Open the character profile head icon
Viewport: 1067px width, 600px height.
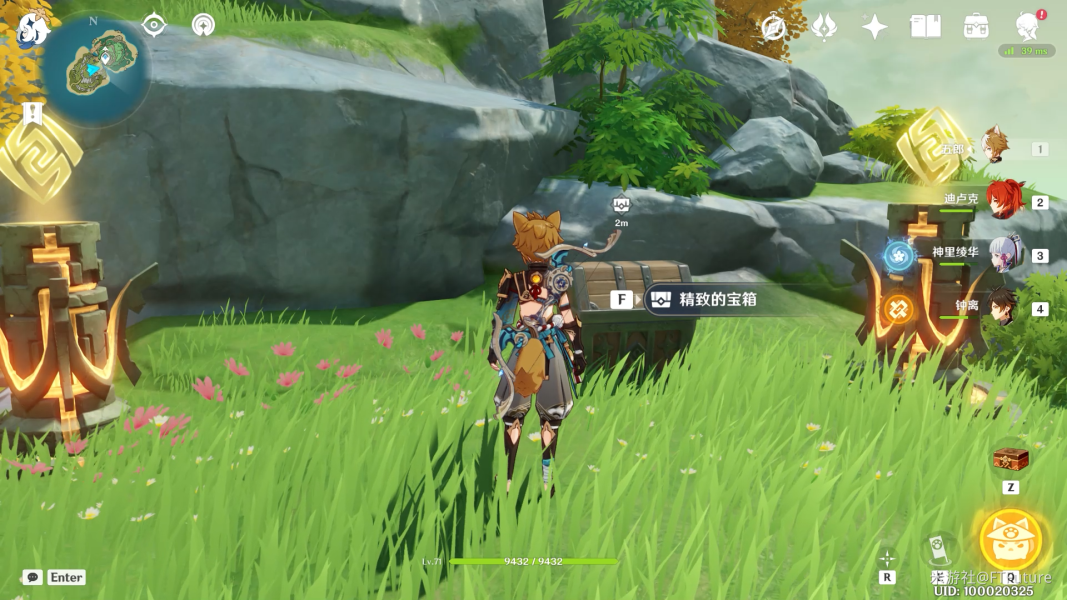point(1027,26)
